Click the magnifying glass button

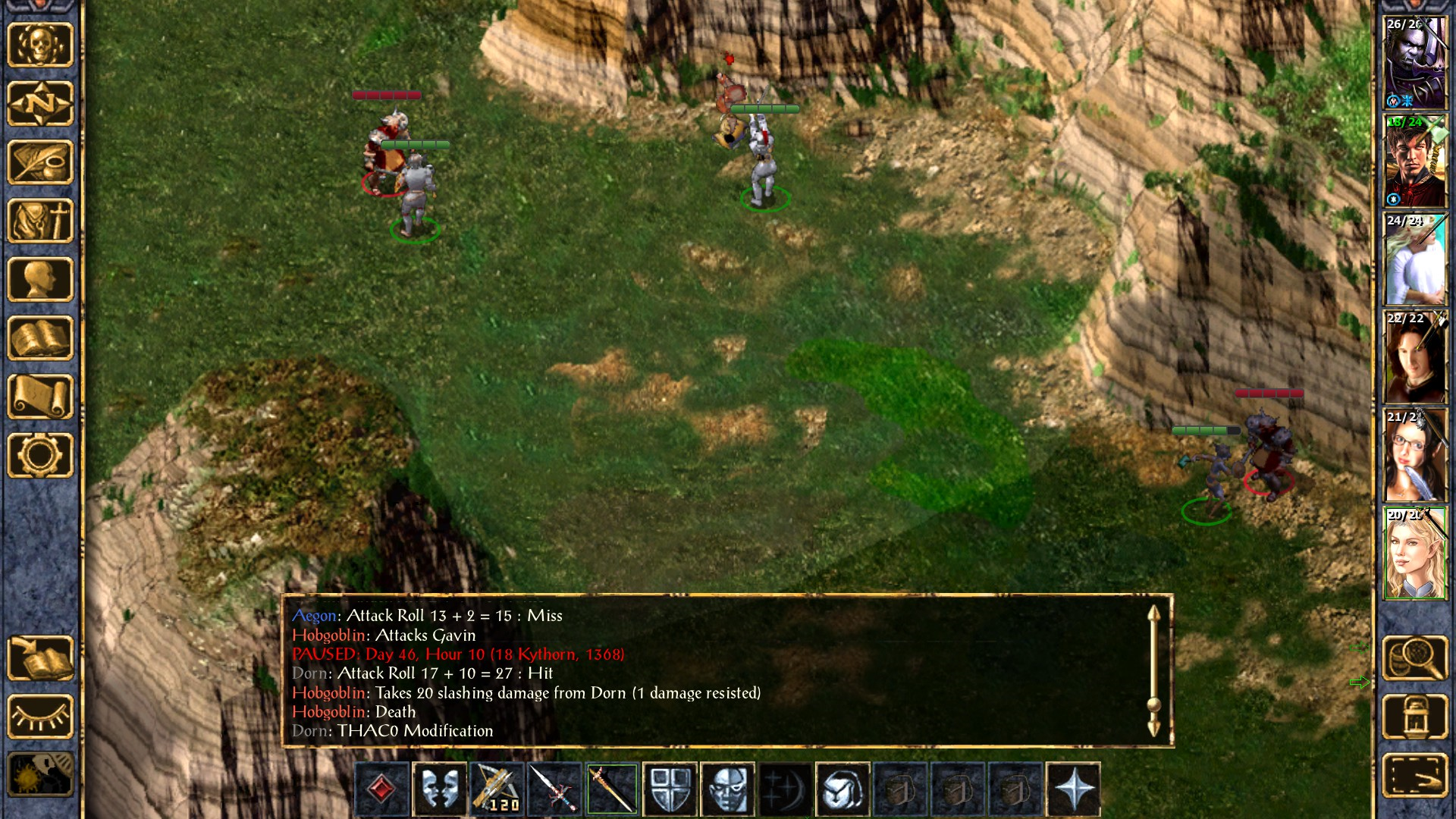pyautogui.click(x=1415, y=658)
